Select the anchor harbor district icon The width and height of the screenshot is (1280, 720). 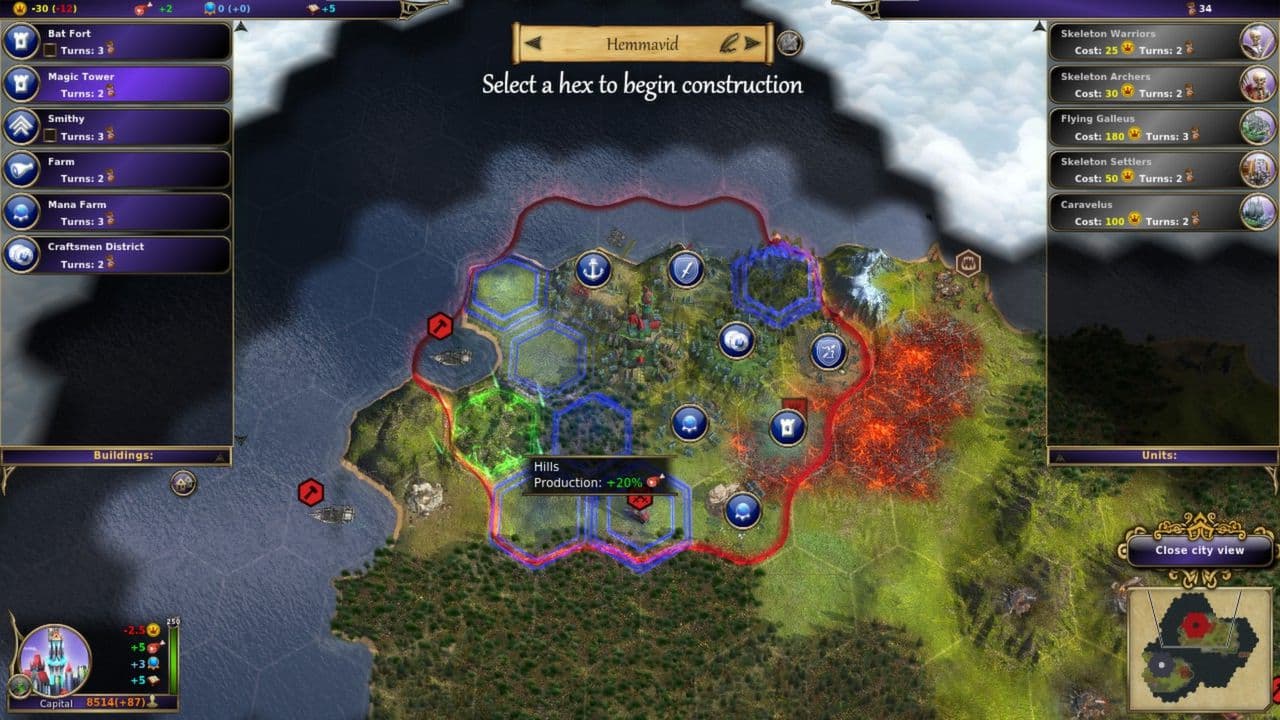pyautogui.click(x=593, y=269)
